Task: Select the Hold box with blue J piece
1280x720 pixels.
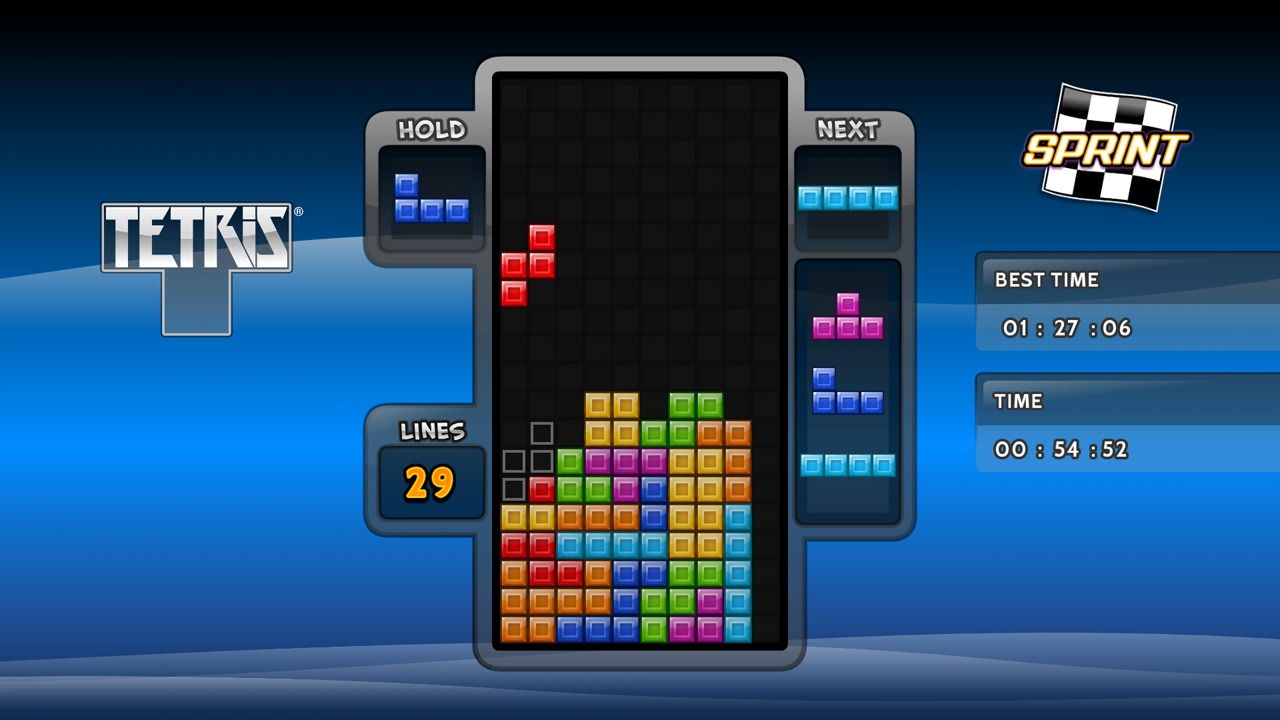Action: (431, 198)
